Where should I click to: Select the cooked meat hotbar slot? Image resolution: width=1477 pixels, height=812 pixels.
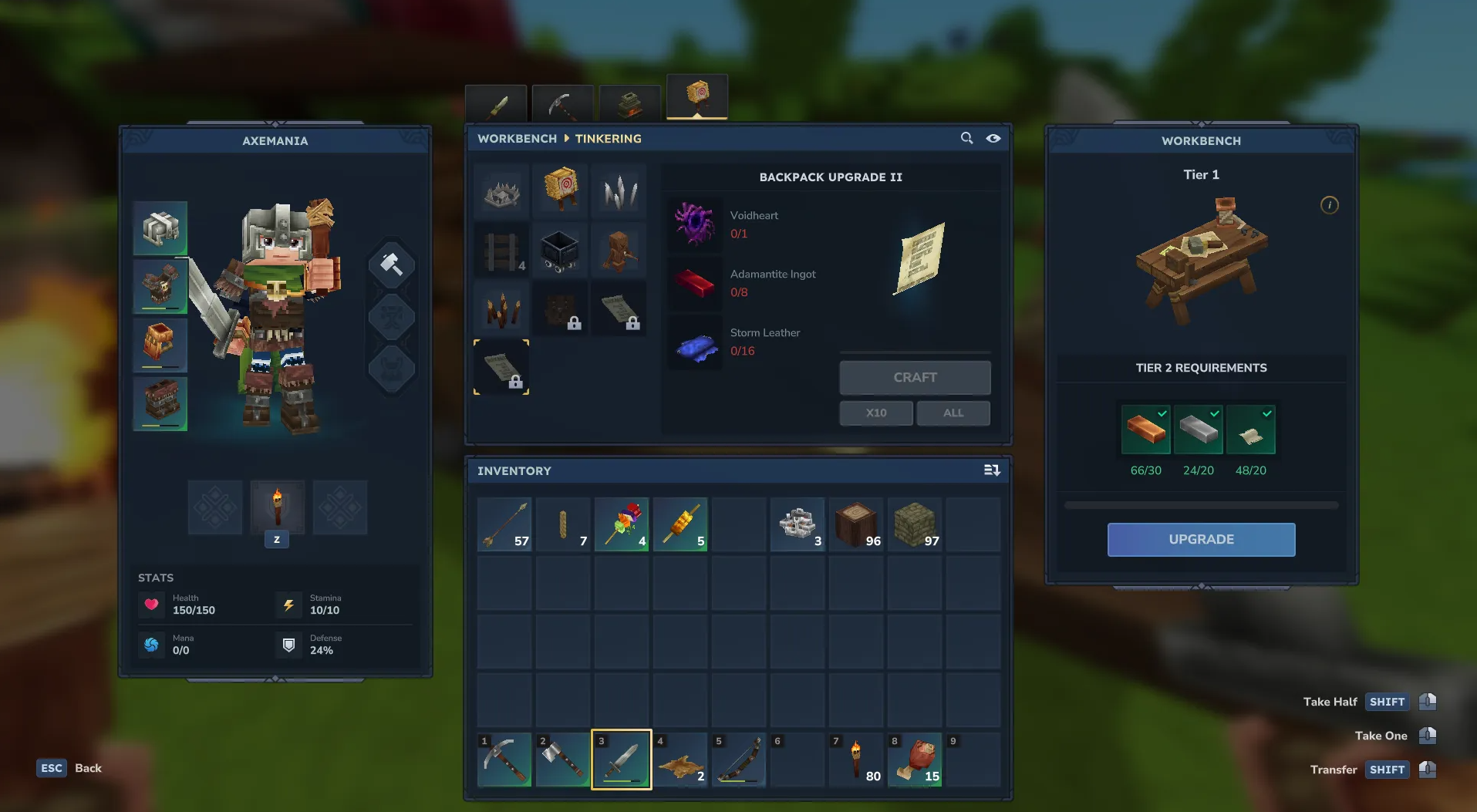[x=915, y=760]
